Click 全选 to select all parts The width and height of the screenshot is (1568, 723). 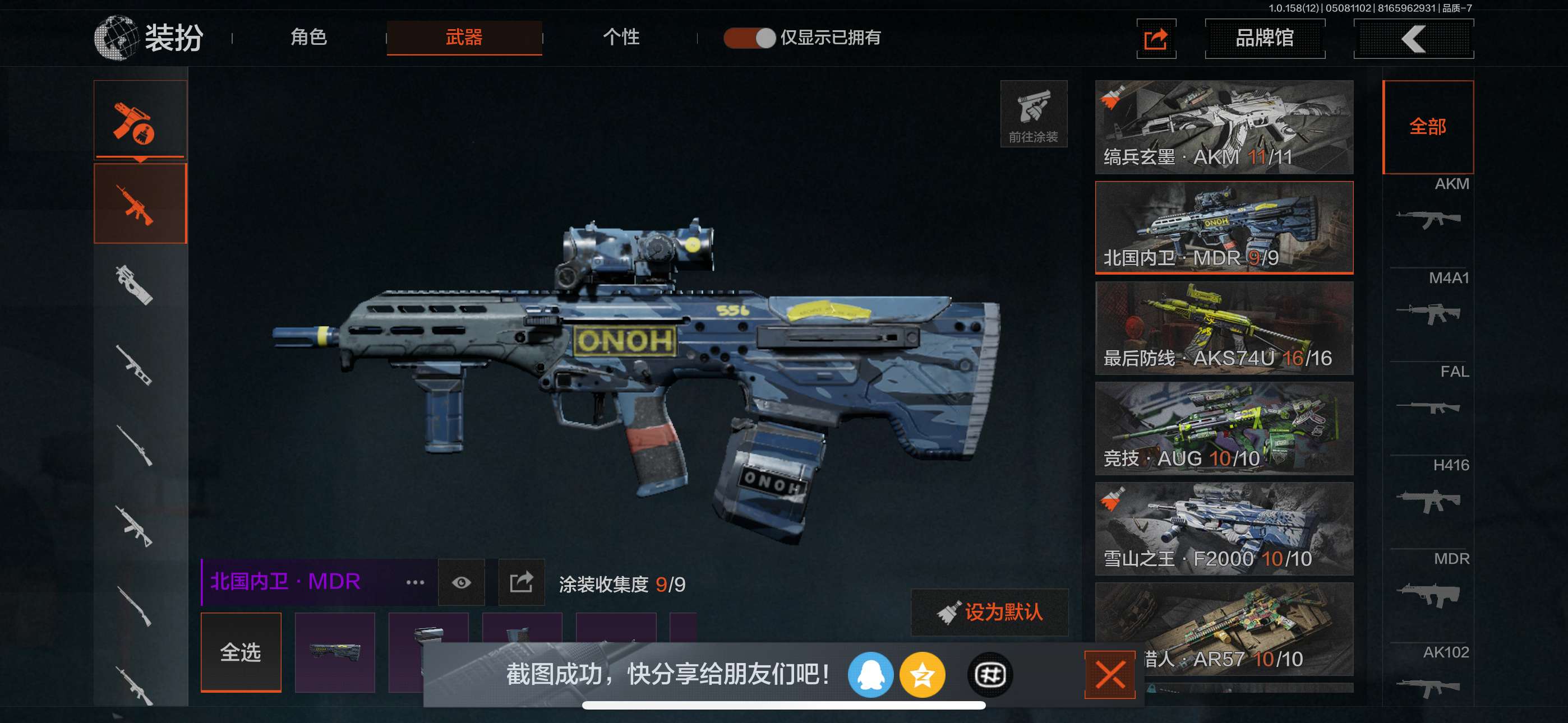241,652
